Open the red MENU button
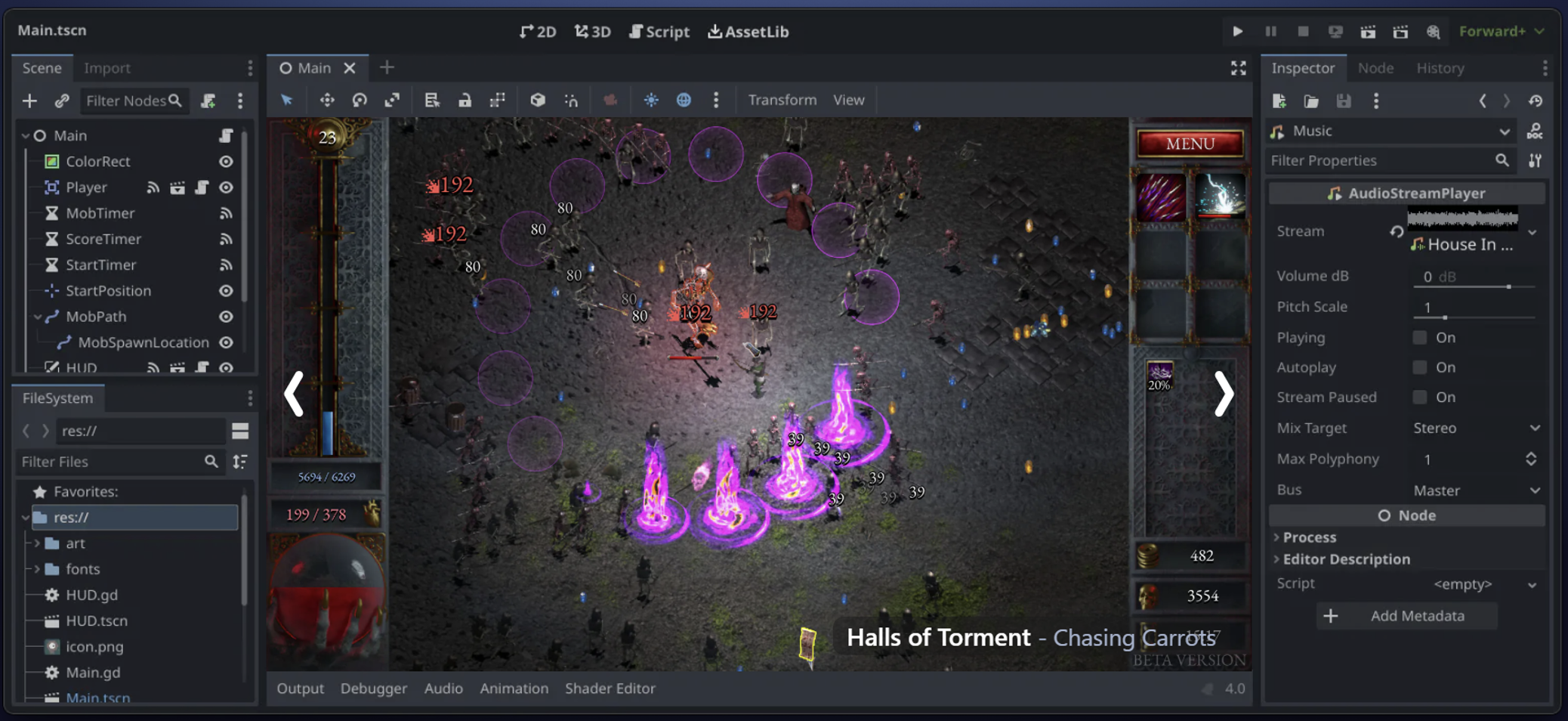 (x=1190, y=144)
